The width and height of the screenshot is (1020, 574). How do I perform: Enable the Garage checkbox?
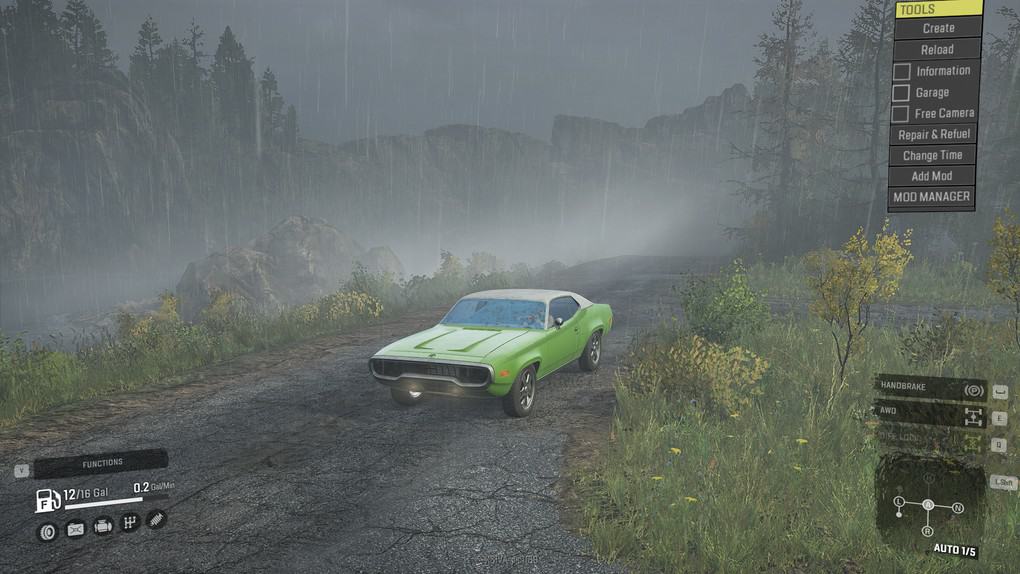(x=902, y=93)
